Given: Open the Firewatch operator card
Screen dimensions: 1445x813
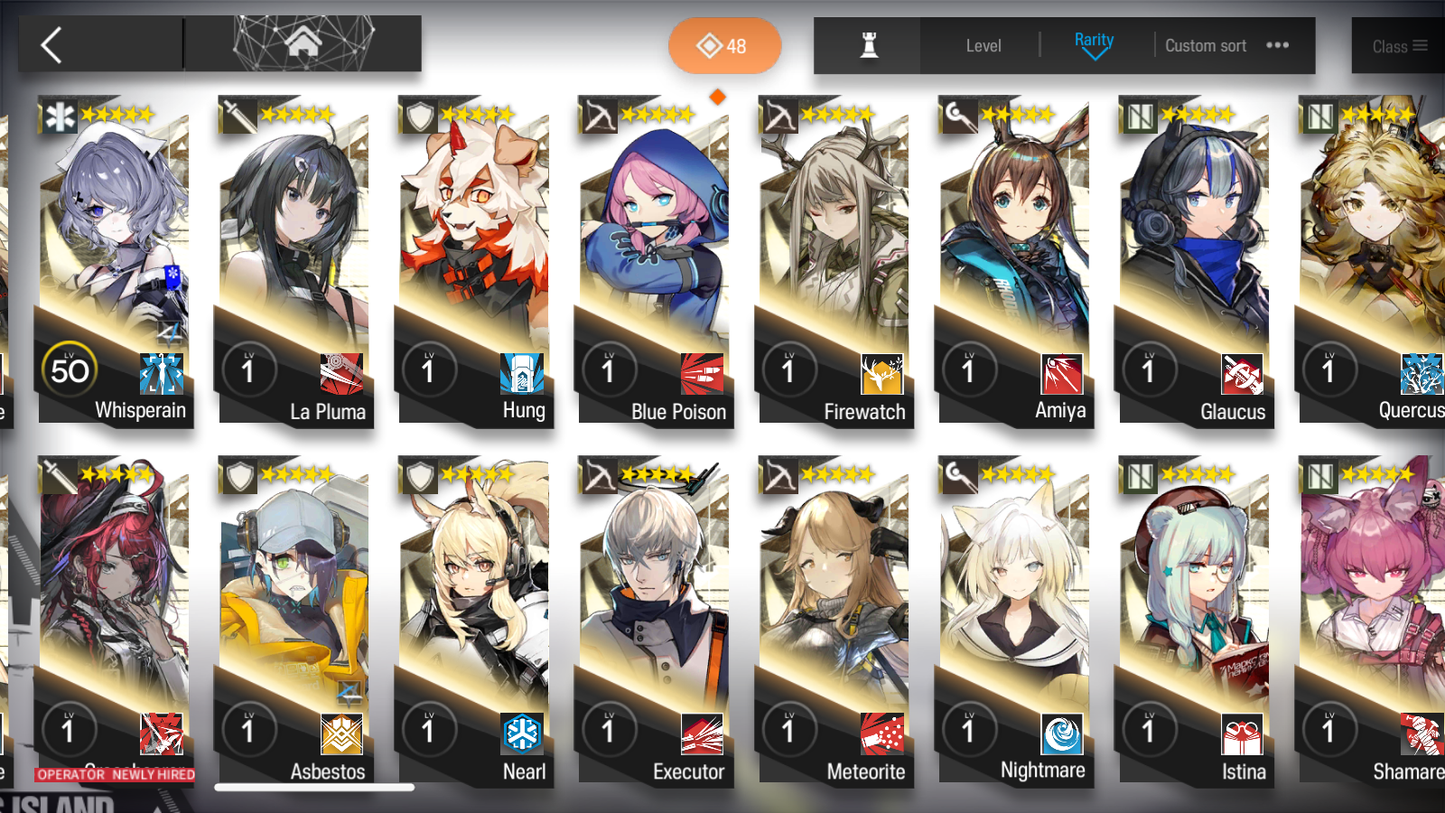Looking at the screenshot, I should pyautogui.click(x=834, y=260).
